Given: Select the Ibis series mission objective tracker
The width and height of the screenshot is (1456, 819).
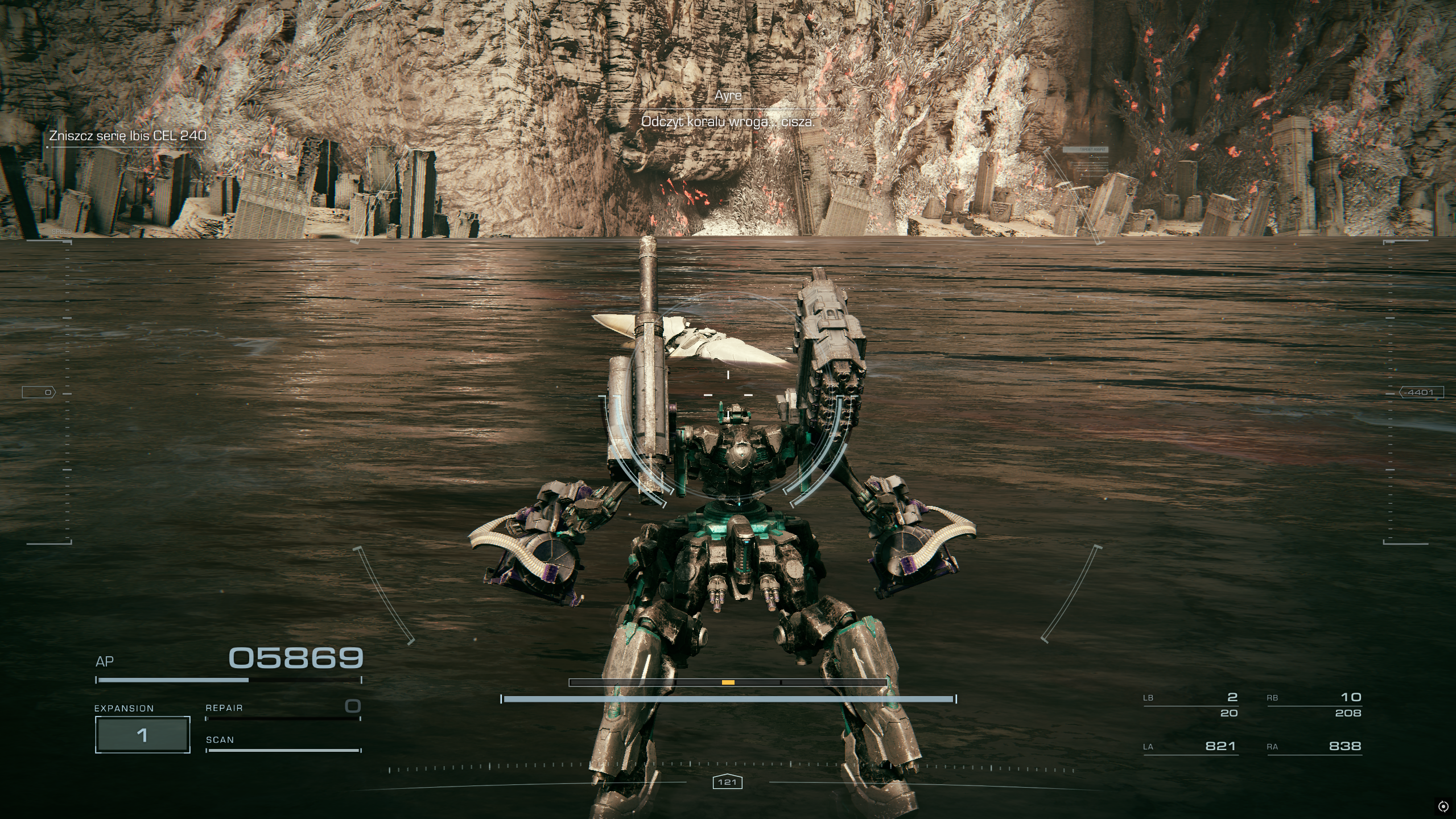Looking at the screenshot, I should coord(127,136).
